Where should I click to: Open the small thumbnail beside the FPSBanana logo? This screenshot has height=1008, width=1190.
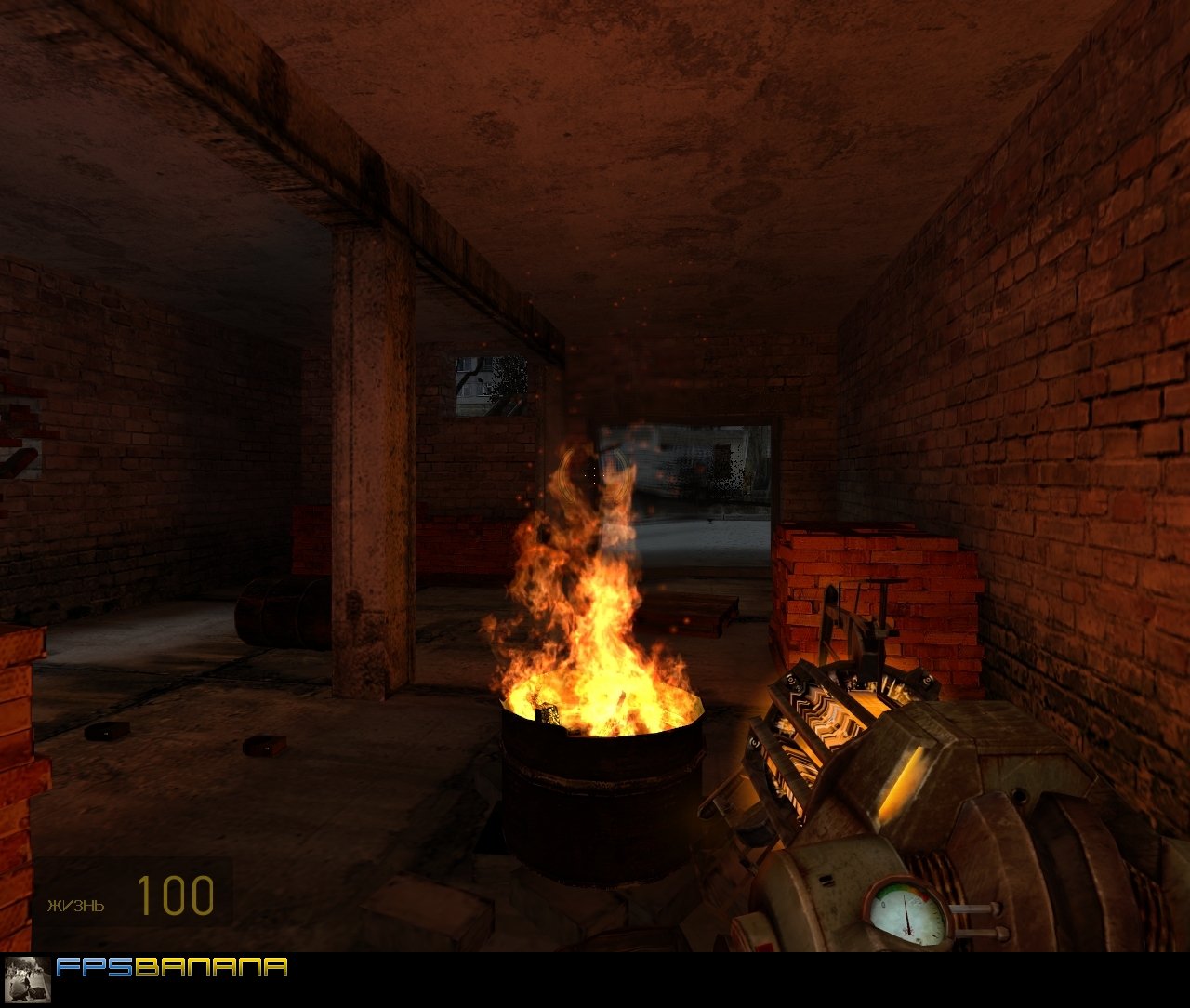click(27, 979)
